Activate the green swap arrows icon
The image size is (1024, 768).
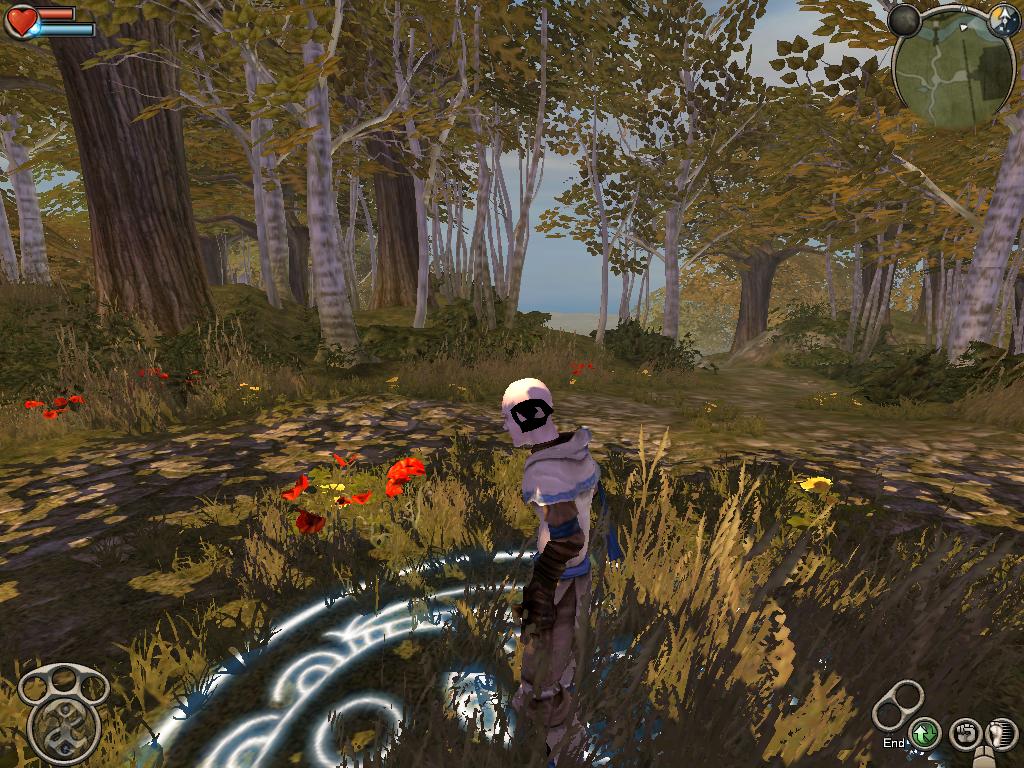924,735
